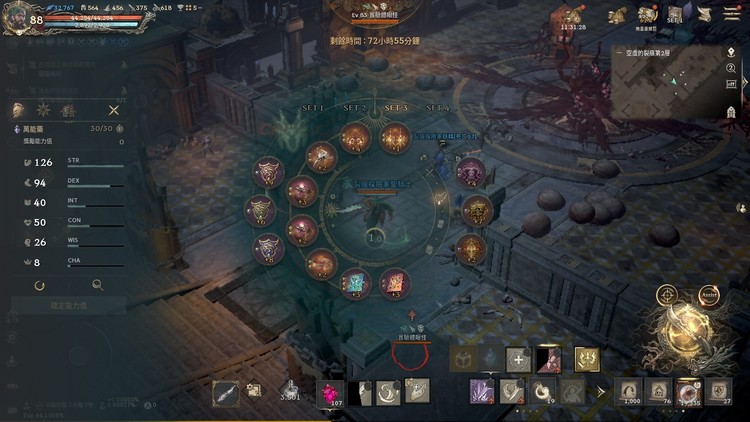This screenshot has width=750, height=422.
Task: Click the plus button in the quick slot row
Action: 518,360
